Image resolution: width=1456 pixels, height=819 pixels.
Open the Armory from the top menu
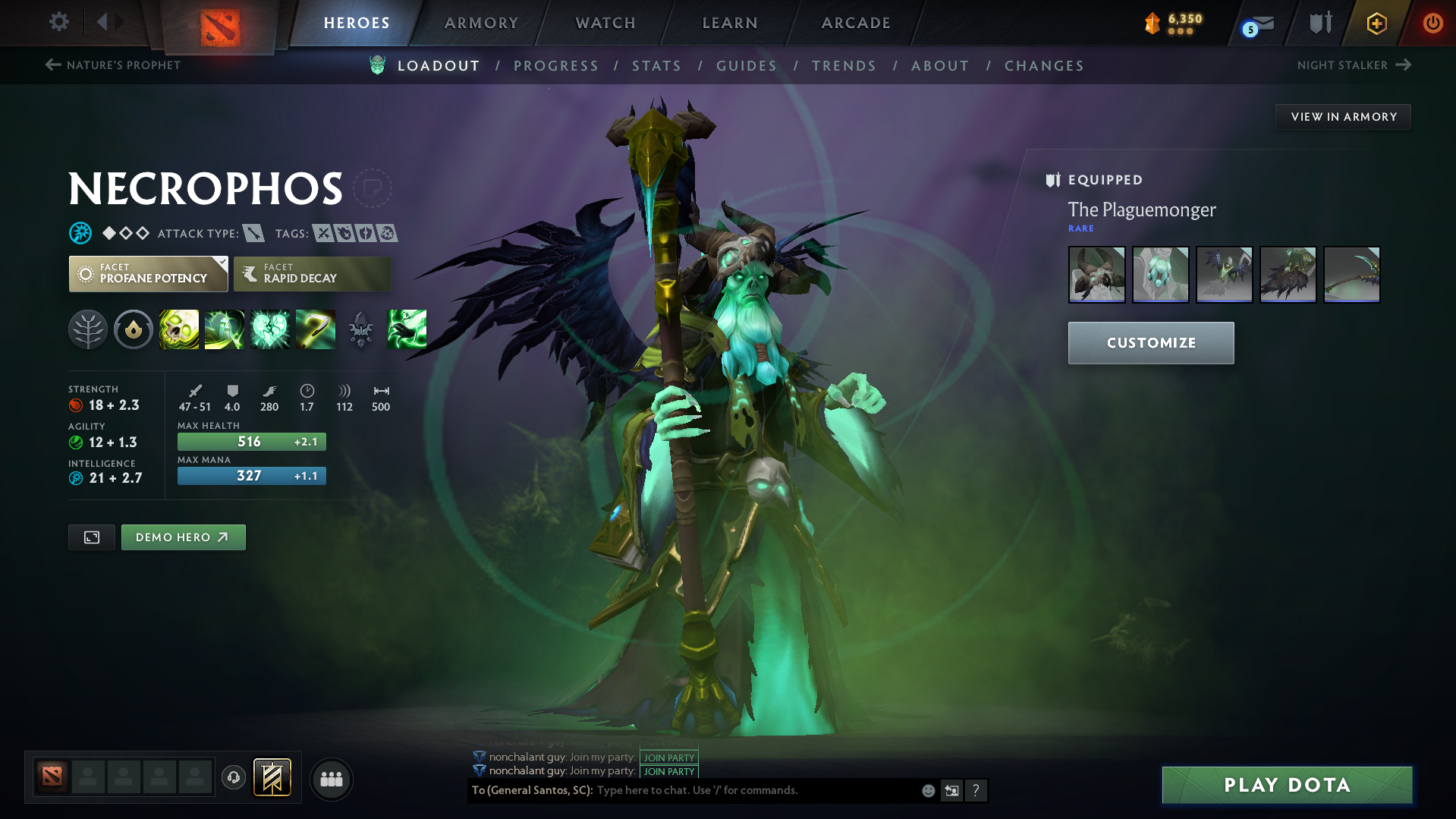tap(481, 23)
